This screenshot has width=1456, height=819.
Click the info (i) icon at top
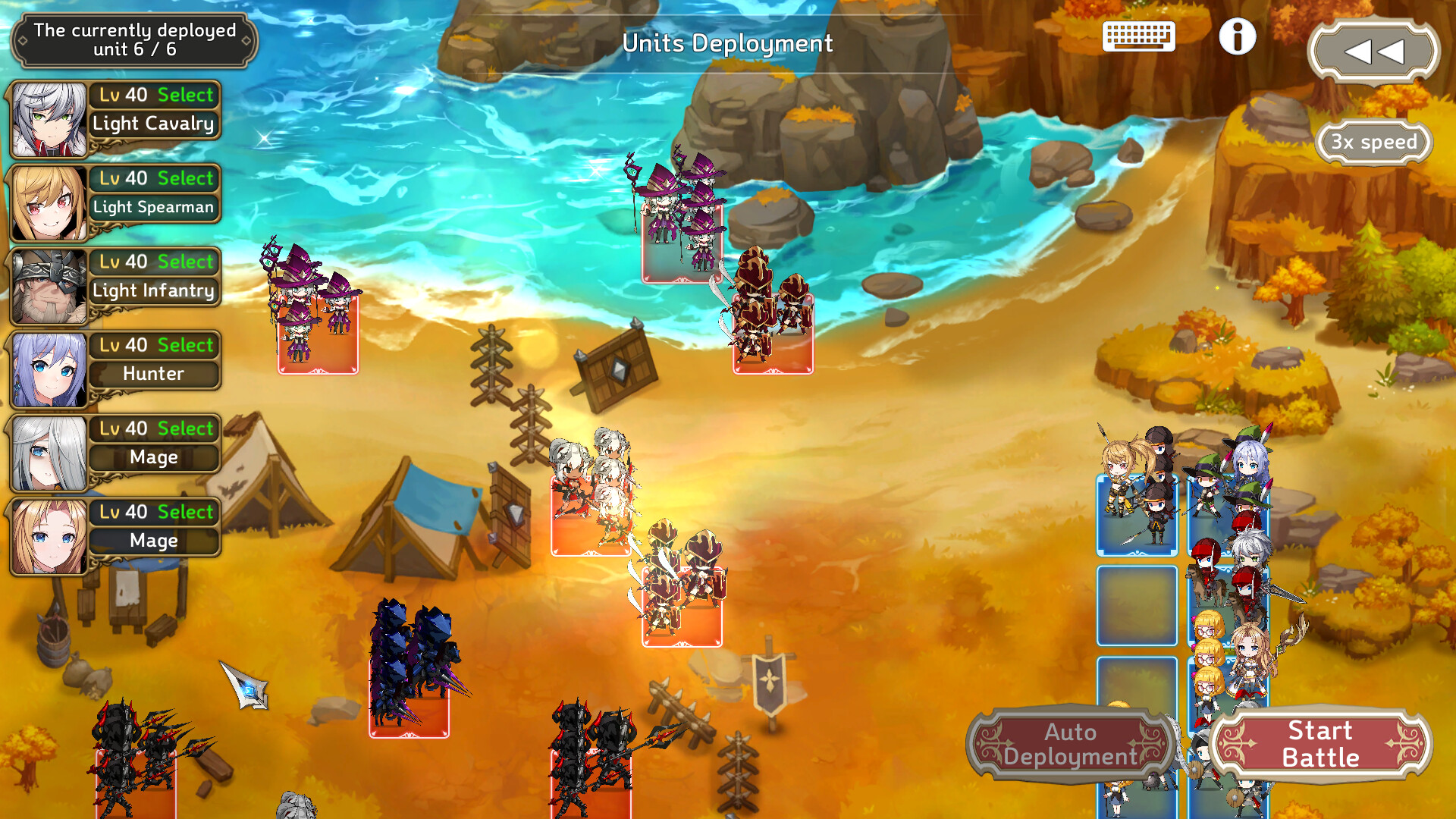pos(1238,36)
